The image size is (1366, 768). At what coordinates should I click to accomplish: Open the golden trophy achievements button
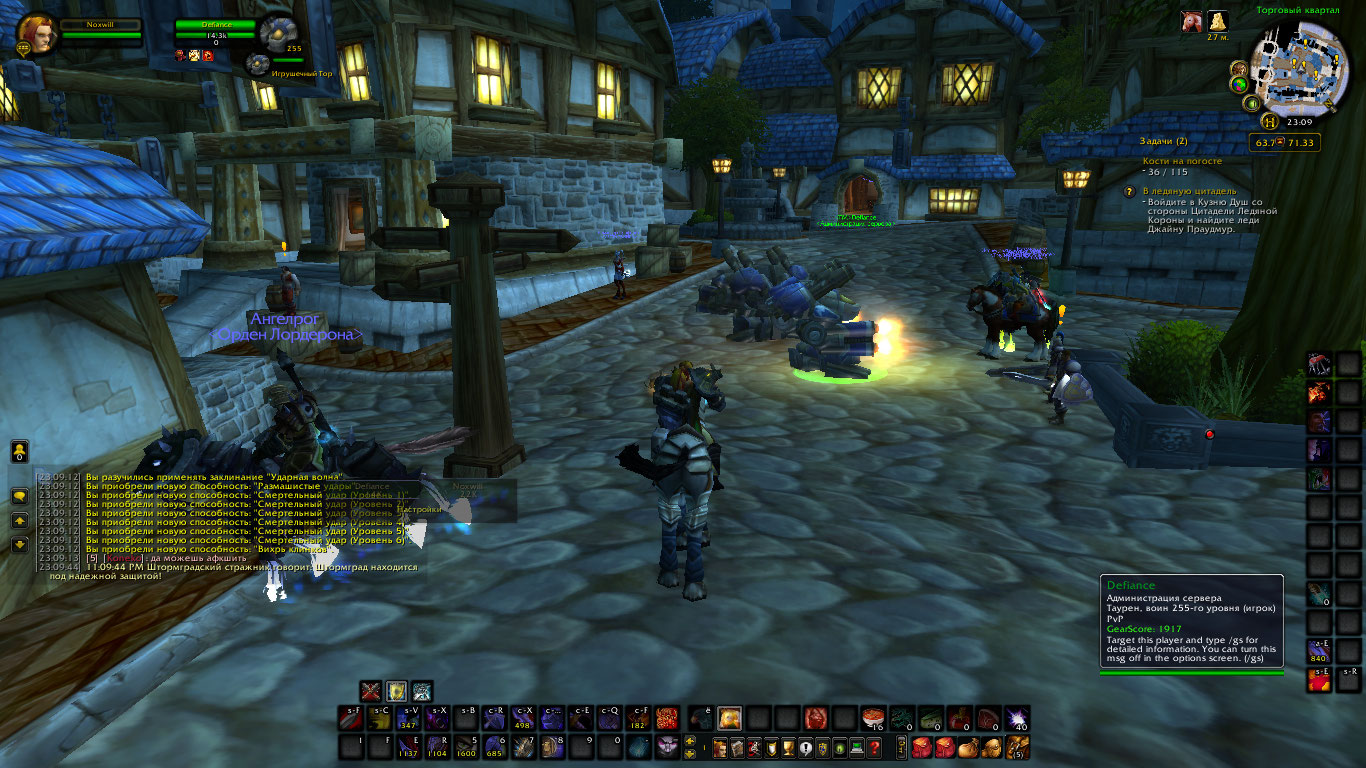[788, 748]
